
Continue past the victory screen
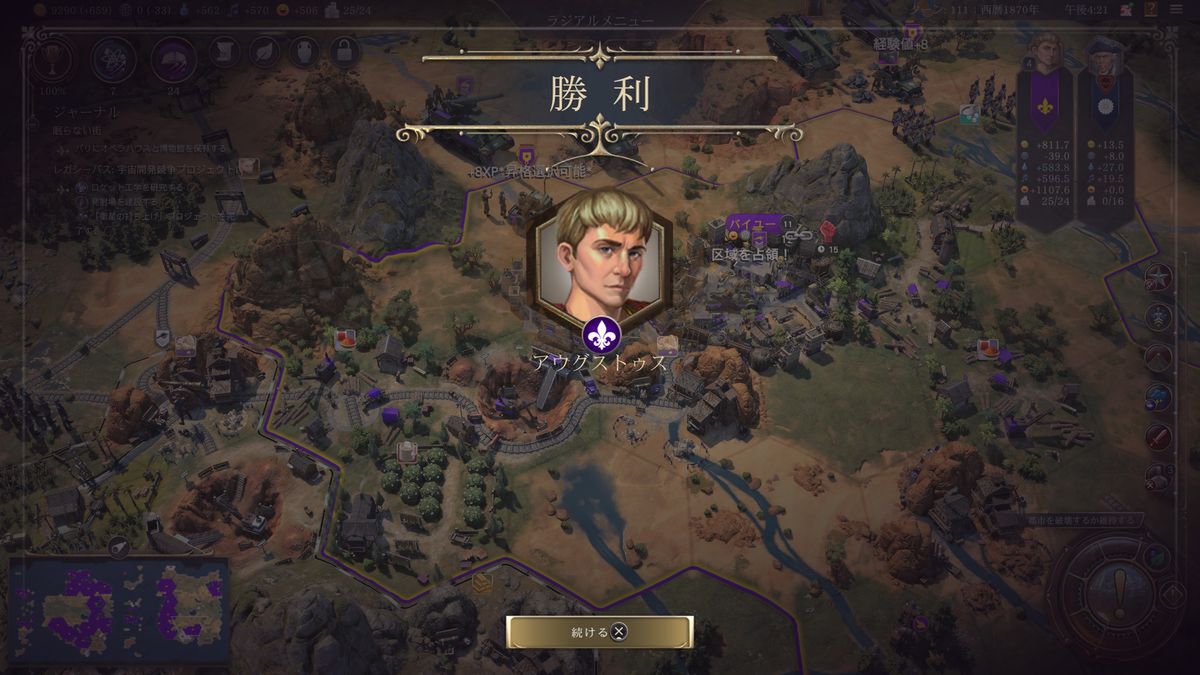[599, 631]
